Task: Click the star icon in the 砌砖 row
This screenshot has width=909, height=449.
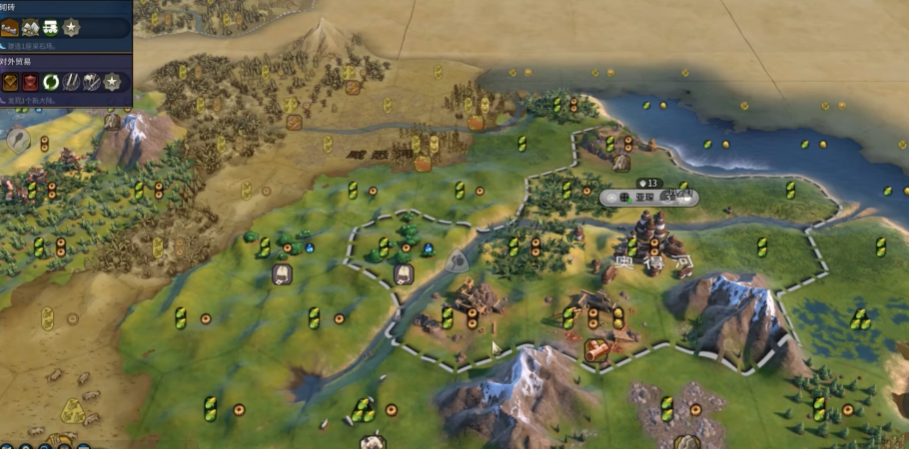Action: click(x=71, y=28)
